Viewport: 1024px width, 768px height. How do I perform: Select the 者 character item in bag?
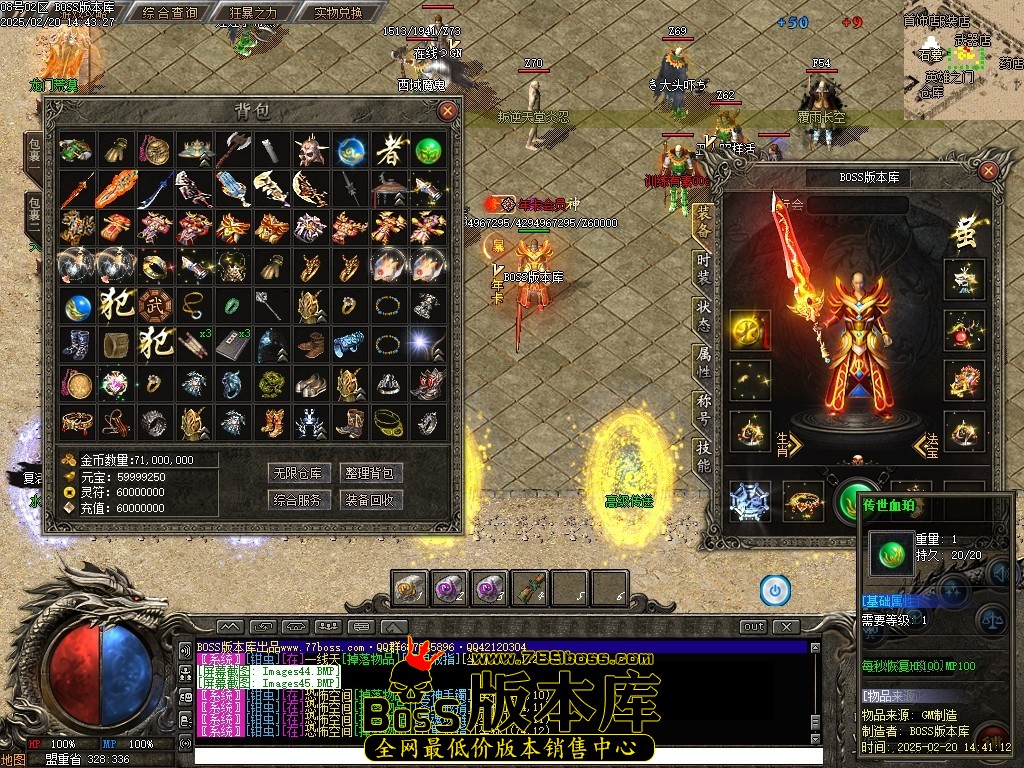[389, 151]
